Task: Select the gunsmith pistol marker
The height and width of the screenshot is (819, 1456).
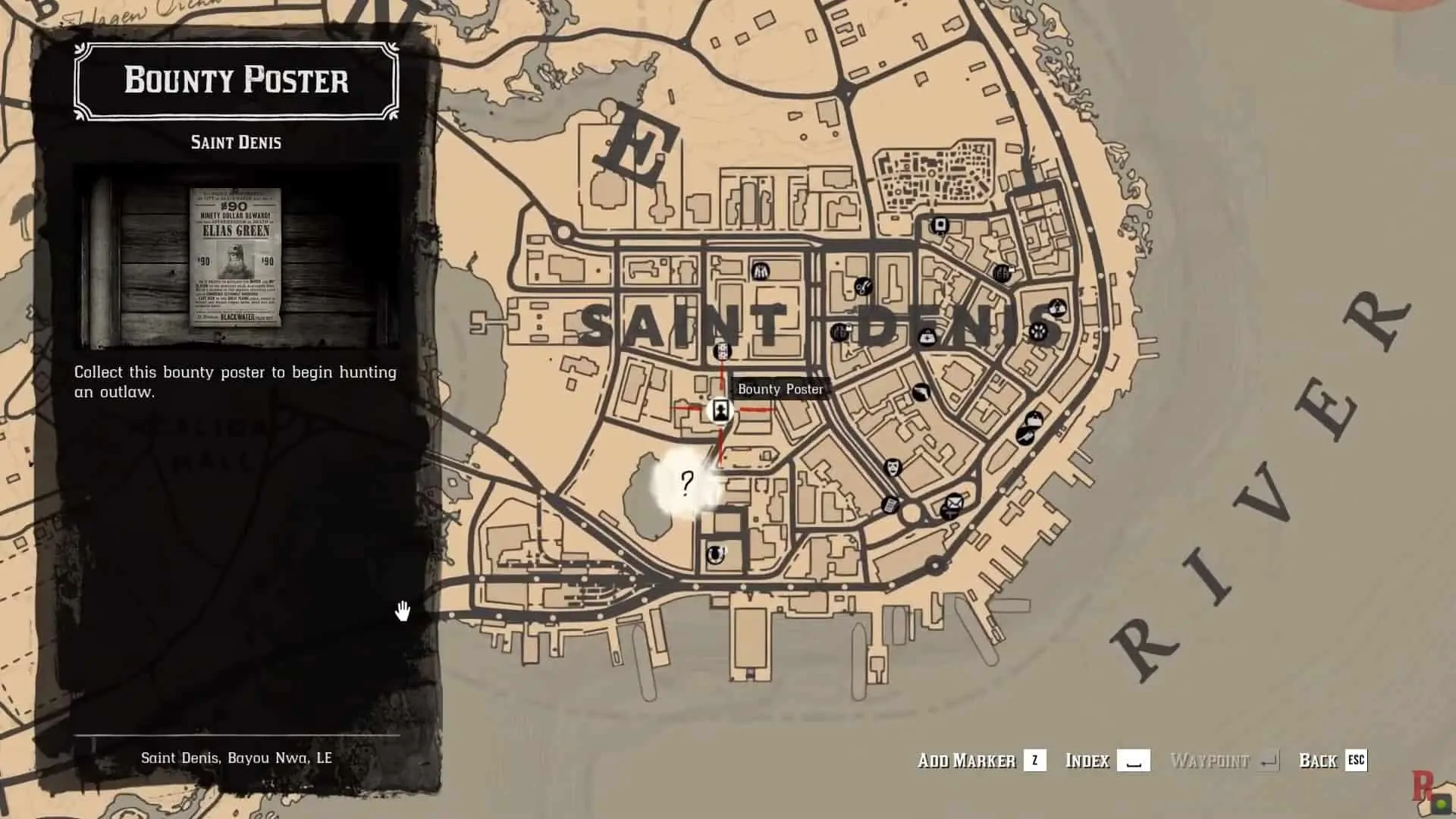Action: pyautogui.click(x=921, y=393)
